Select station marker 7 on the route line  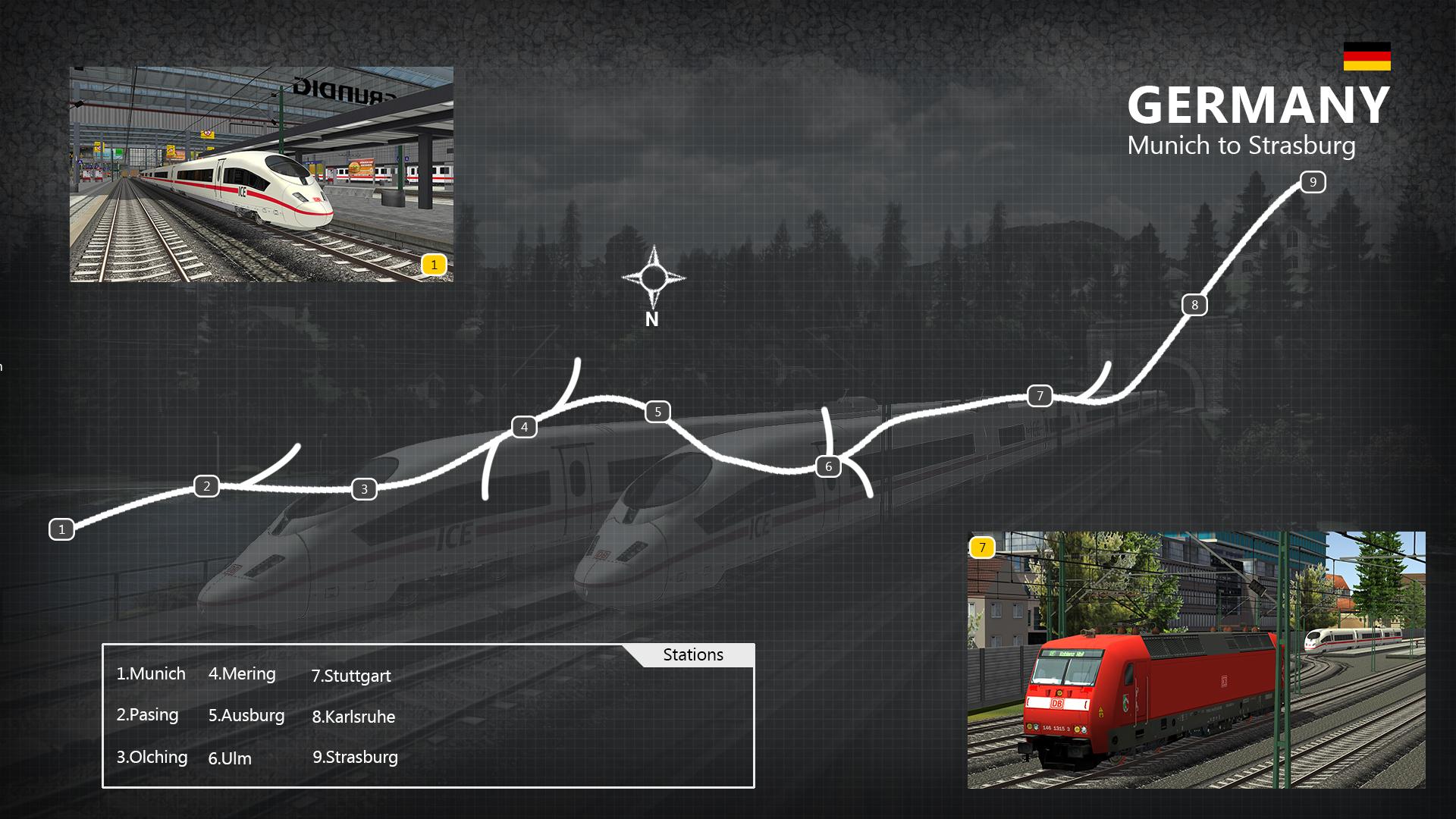coord(1040,395)
